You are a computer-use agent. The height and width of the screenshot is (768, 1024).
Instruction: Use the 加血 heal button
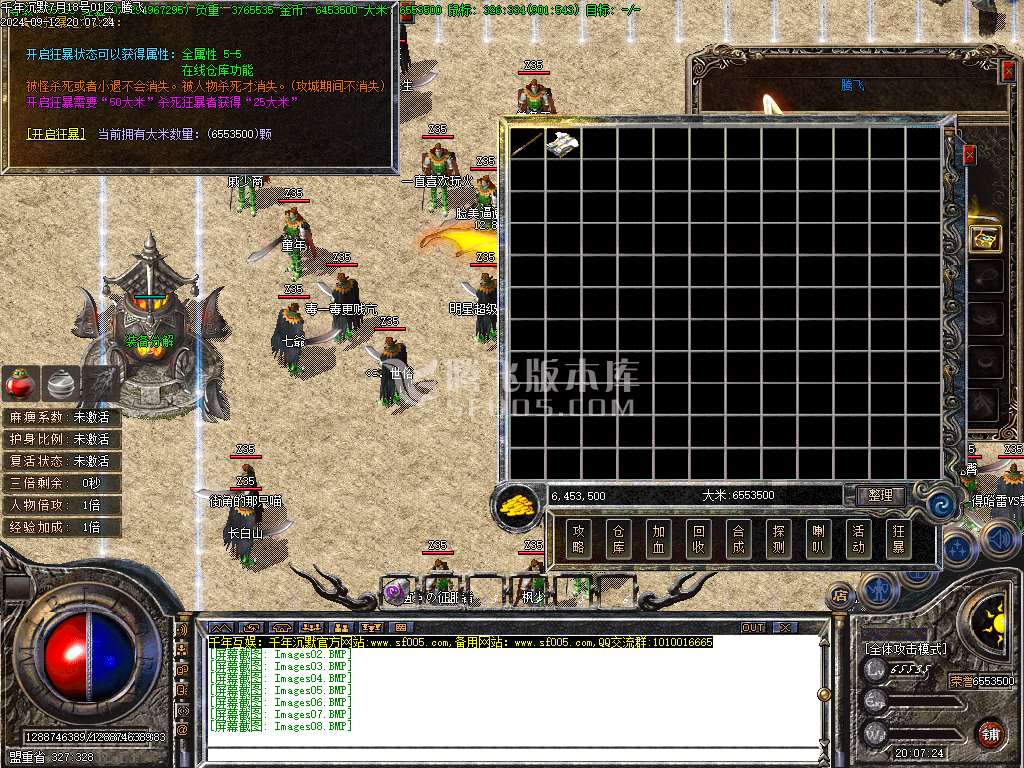click(x=657, y=539)
